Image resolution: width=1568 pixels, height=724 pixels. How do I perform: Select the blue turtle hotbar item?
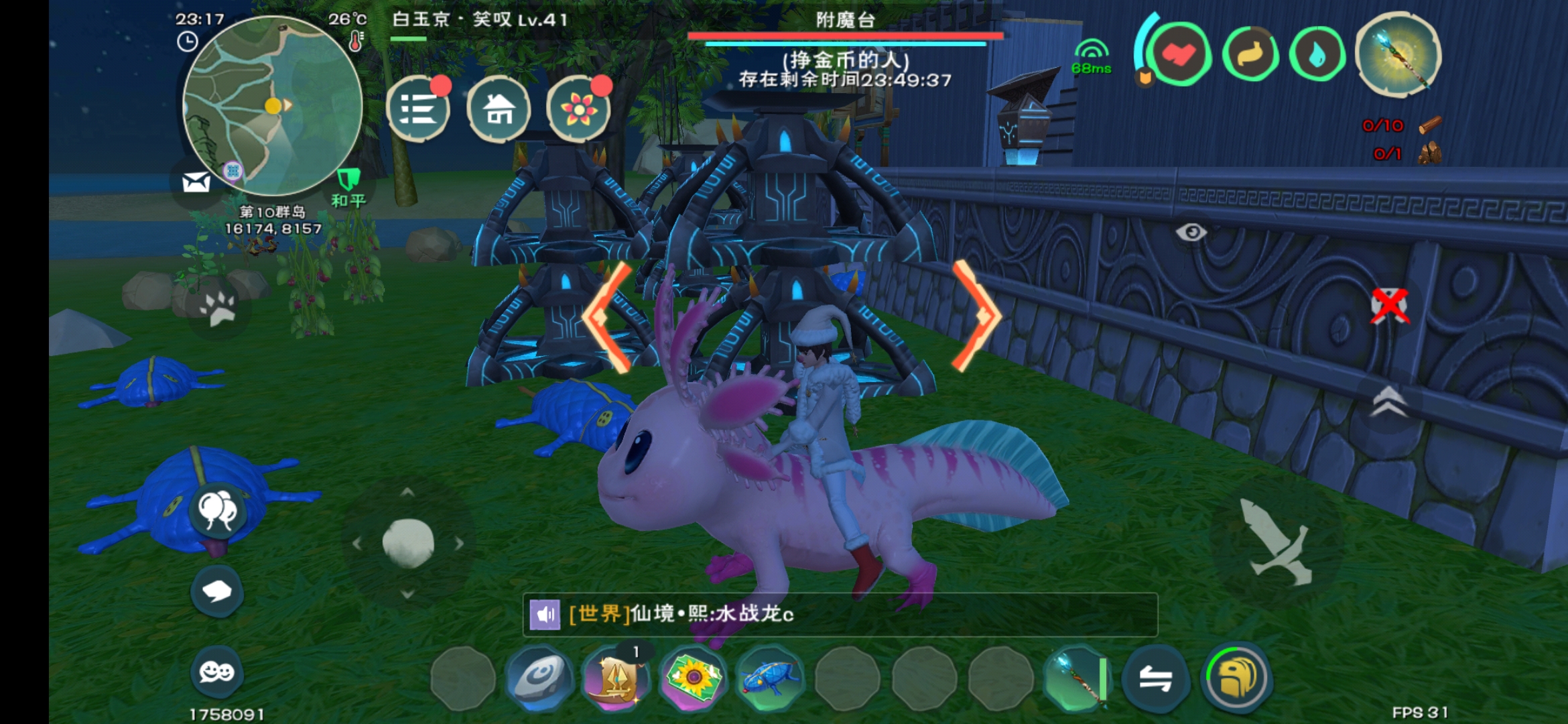click(770, 678)
